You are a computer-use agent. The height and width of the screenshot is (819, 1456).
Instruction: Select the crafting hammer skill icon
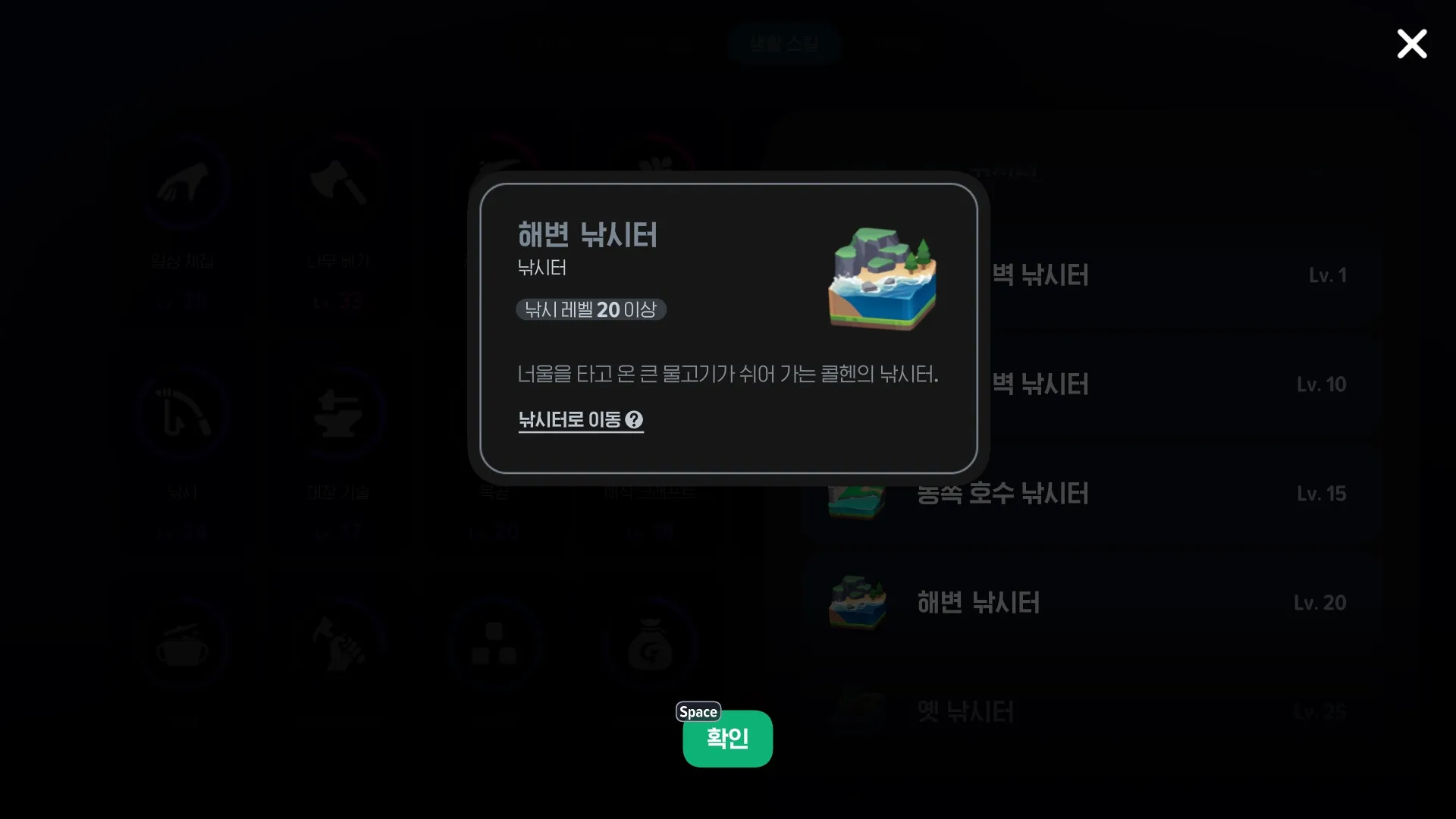(340, 645)
